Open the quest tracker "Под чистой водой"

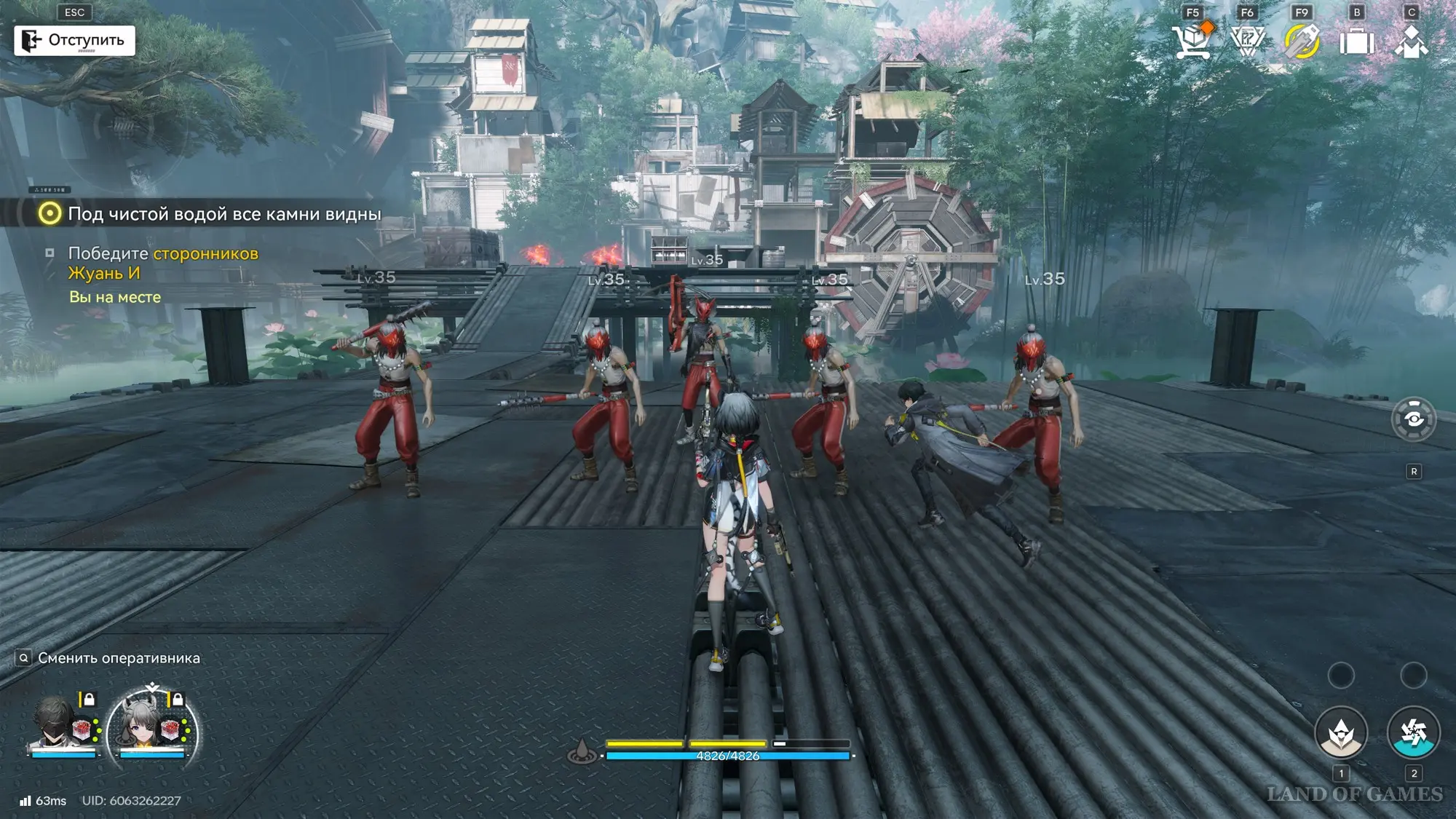click(x=211, y=214)
